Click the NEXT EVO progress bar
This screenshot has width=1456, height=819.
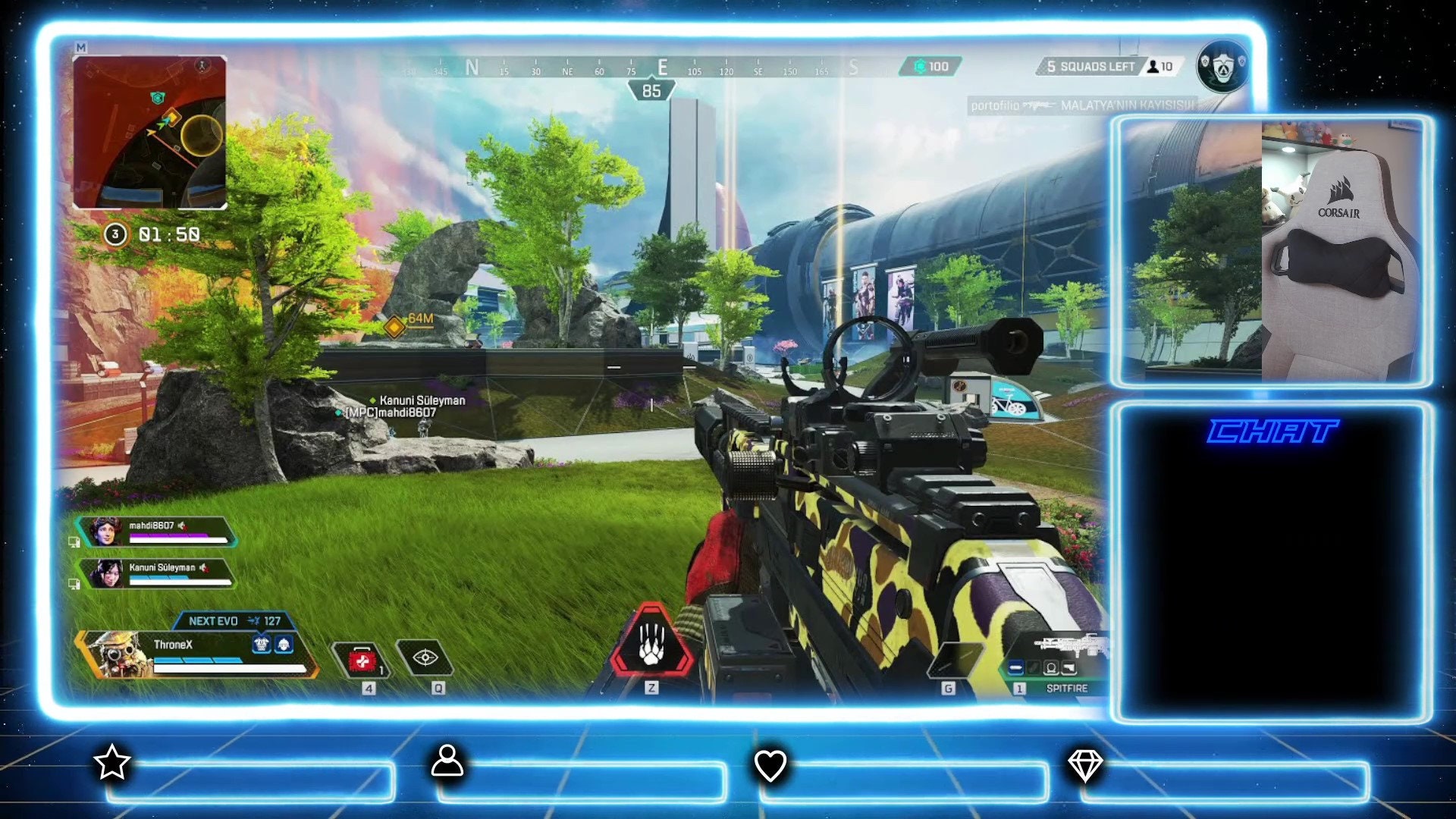coord(234,620)
